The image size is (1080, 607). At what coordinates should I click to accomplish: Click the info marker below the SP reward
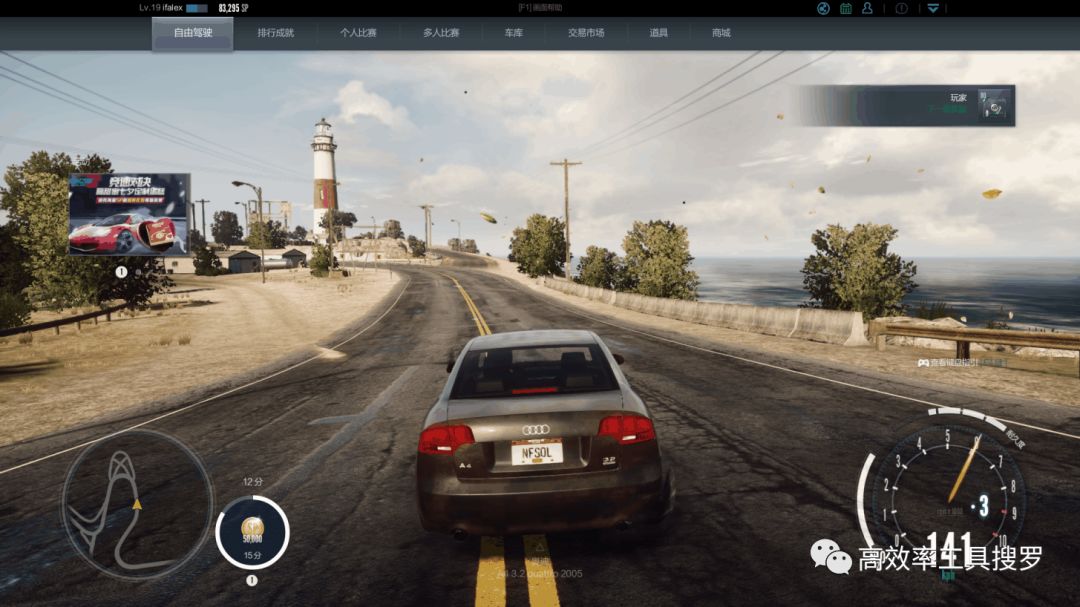coord(252,580)
